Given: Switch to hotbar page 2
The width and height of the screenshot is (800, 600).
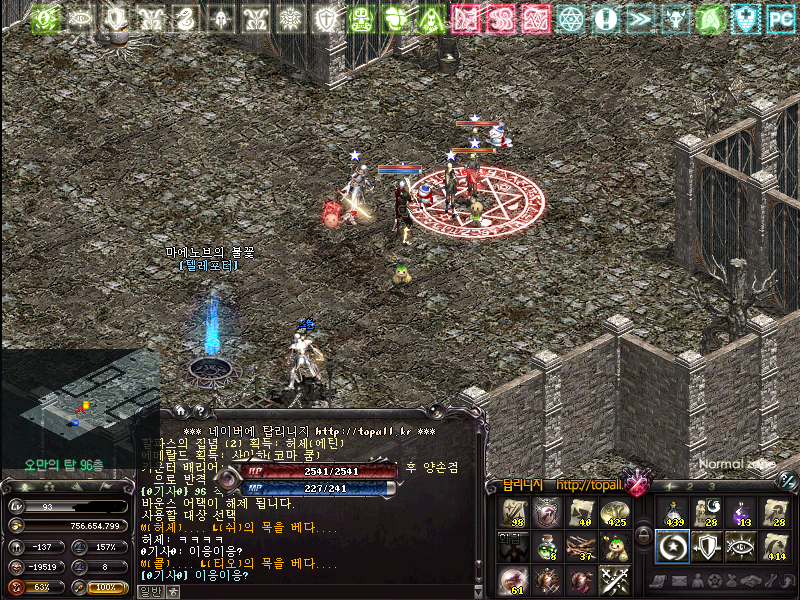Looking at the screenshot, I should (x=689, y=486).
